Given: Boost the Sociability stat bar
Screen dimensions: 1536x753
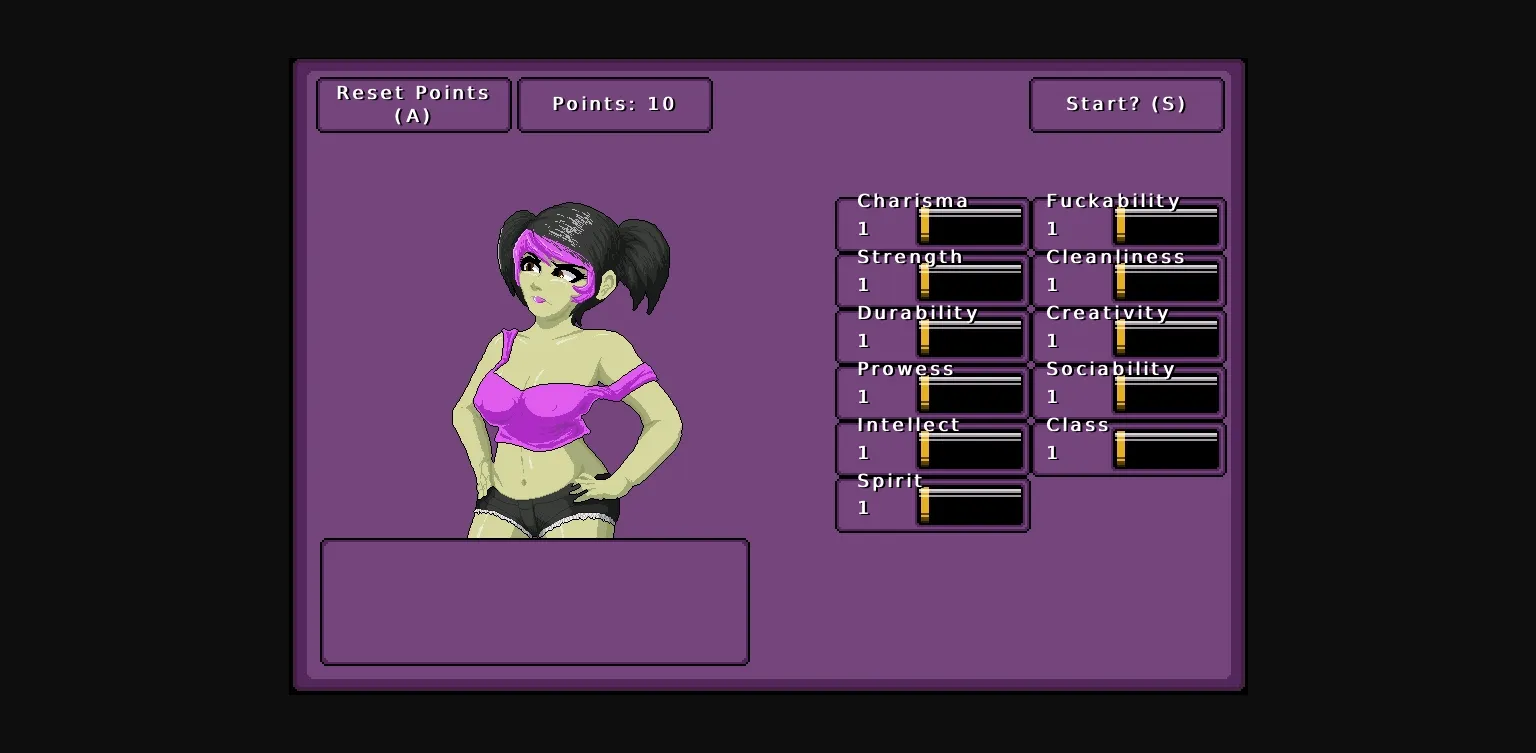Looking at the screenshot, I should click(x=1166, y=396).
